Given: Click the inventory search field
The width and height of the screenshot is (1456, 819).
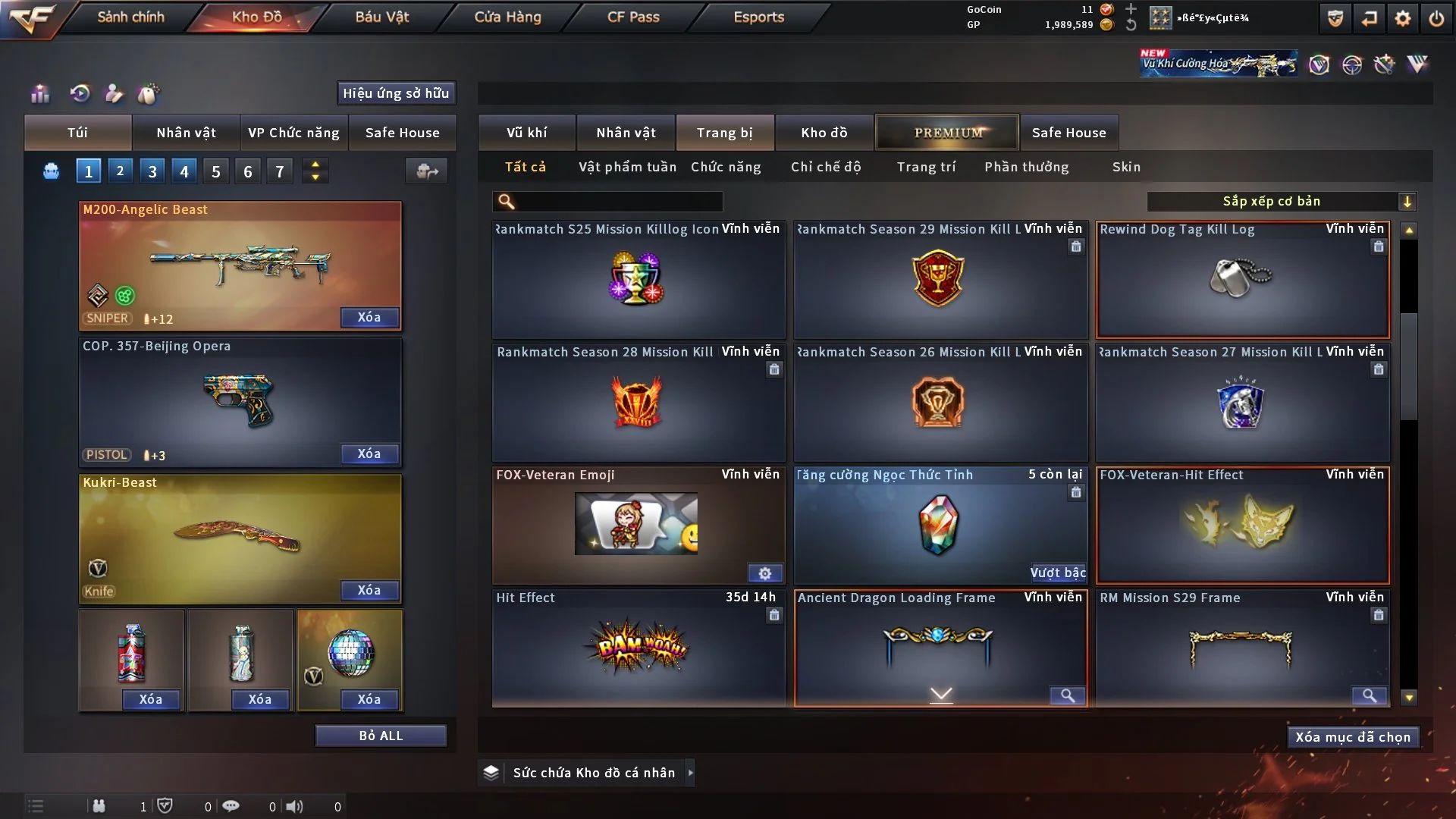Looking at the screenshot, I should [618, 202].
